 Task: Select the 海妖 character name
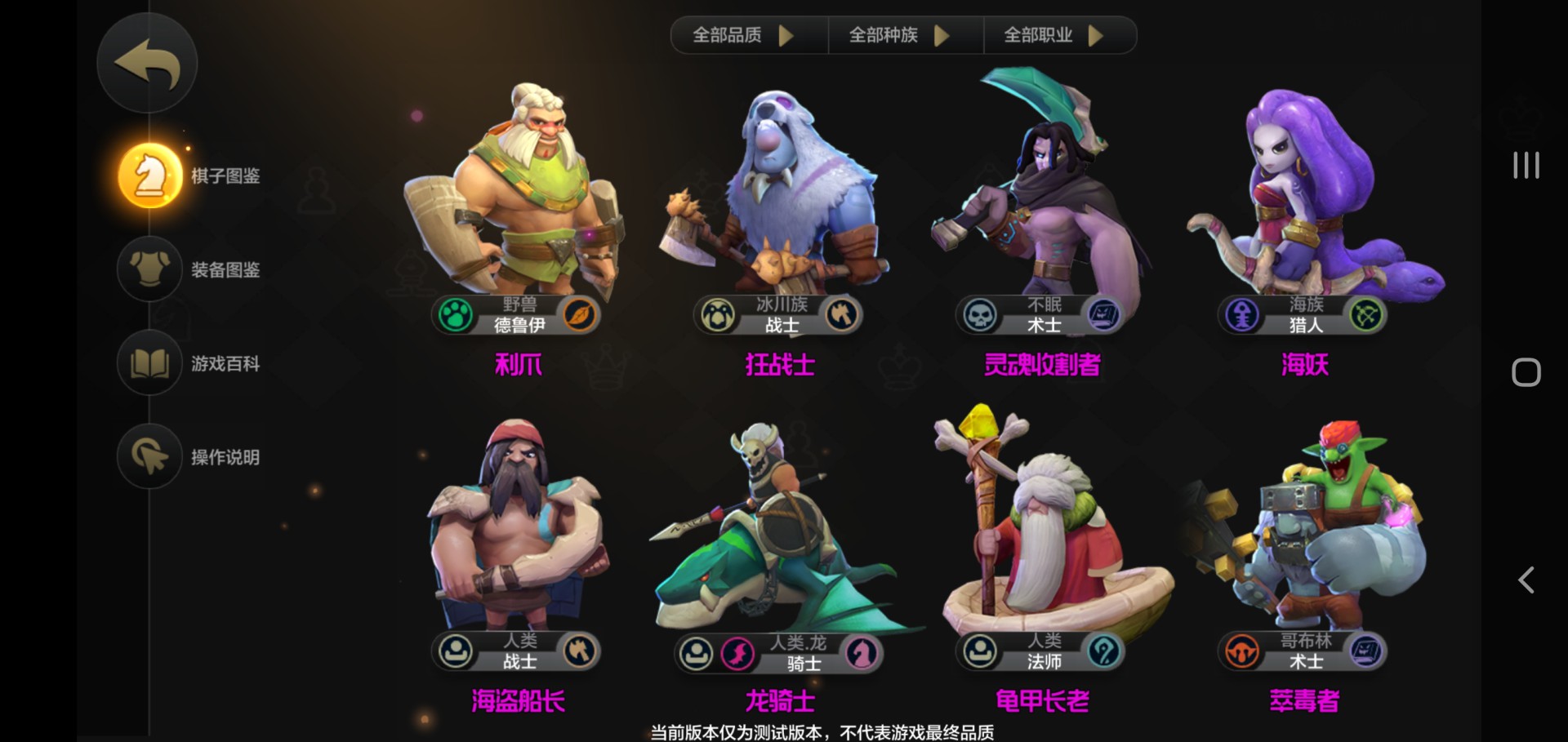pos(1302,366)
